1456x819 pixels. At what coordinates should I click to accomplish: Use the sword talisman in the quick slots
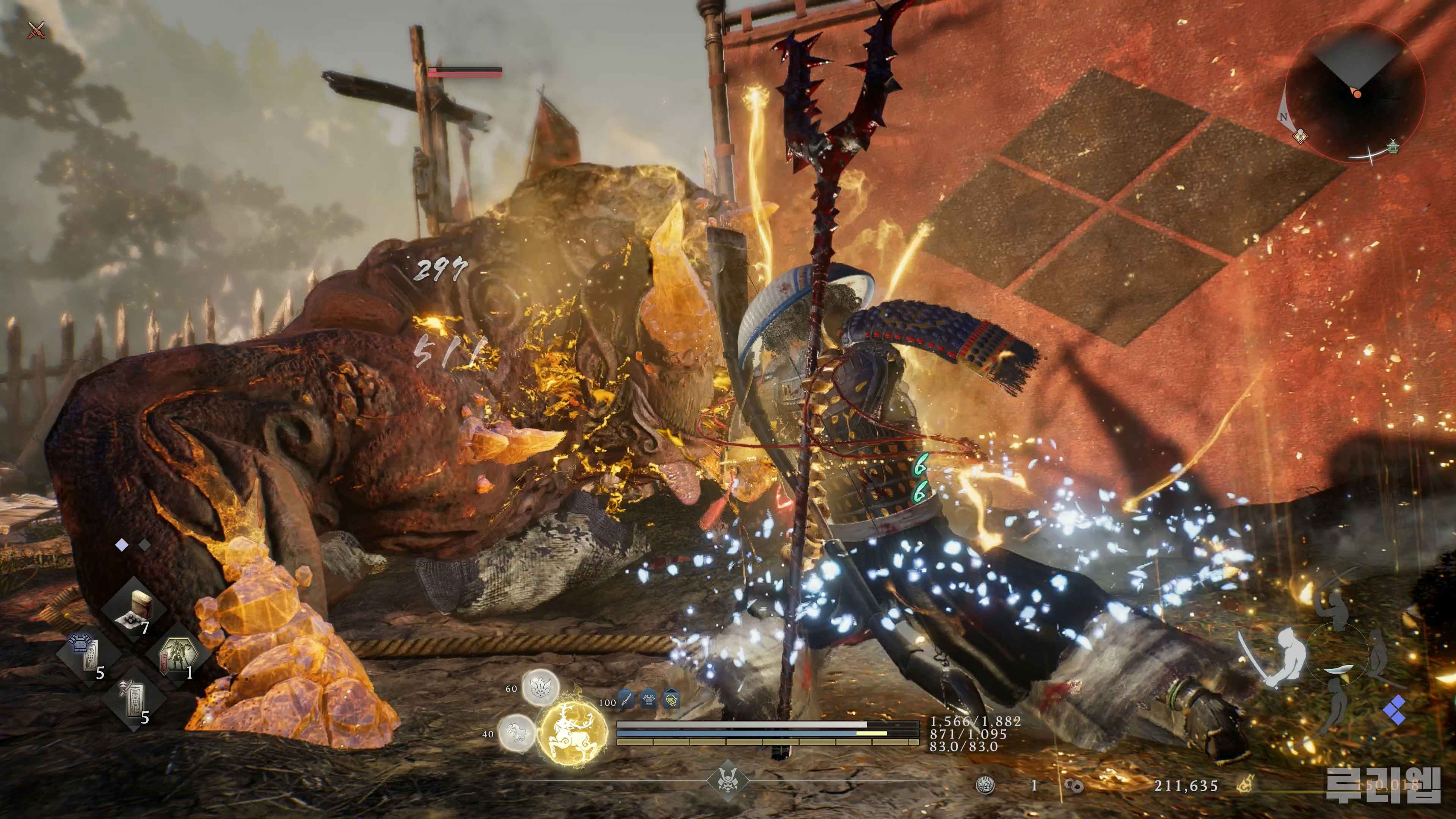click(133, 701)
